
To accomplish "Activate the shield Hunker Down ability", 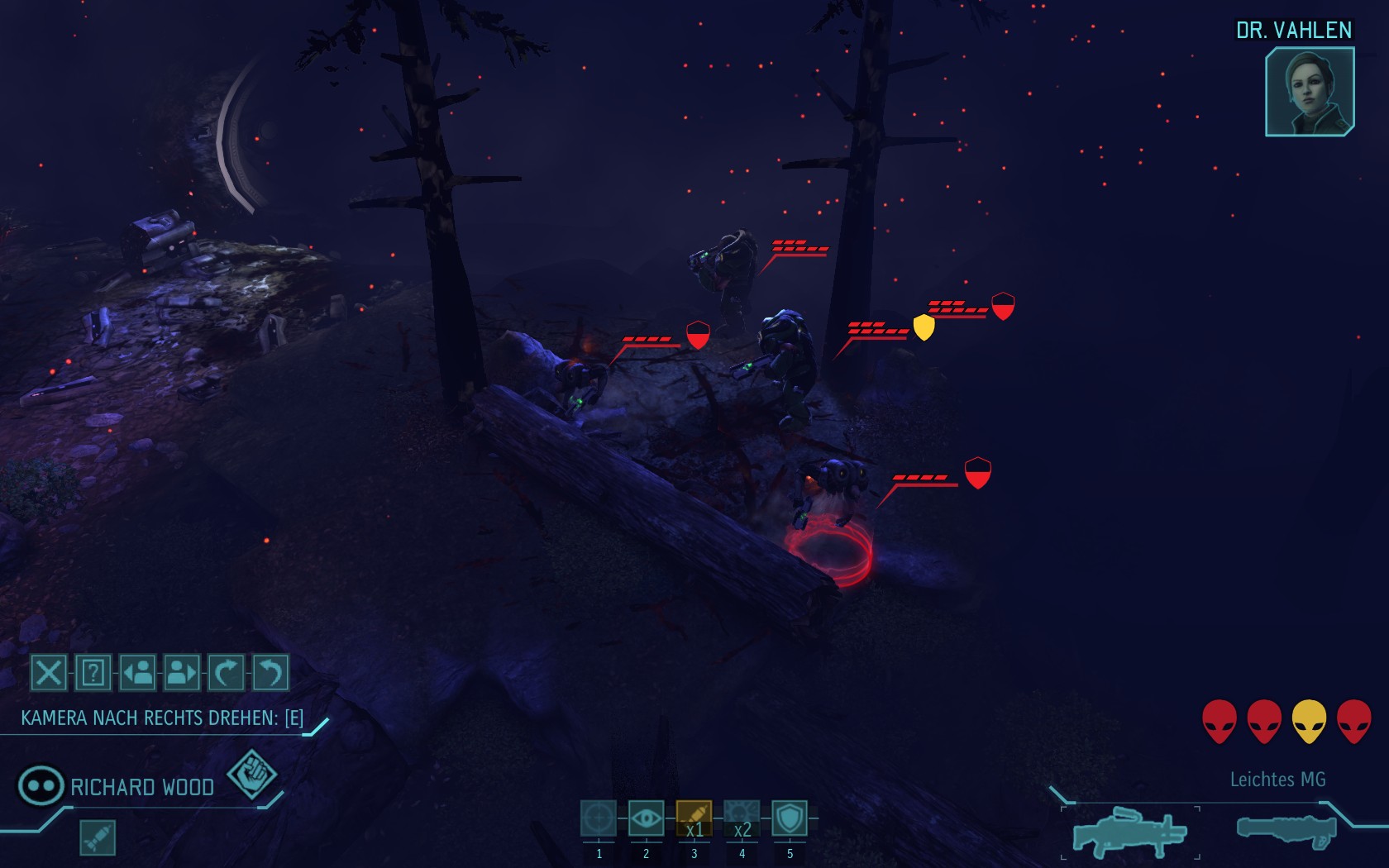I will (790, 819).
